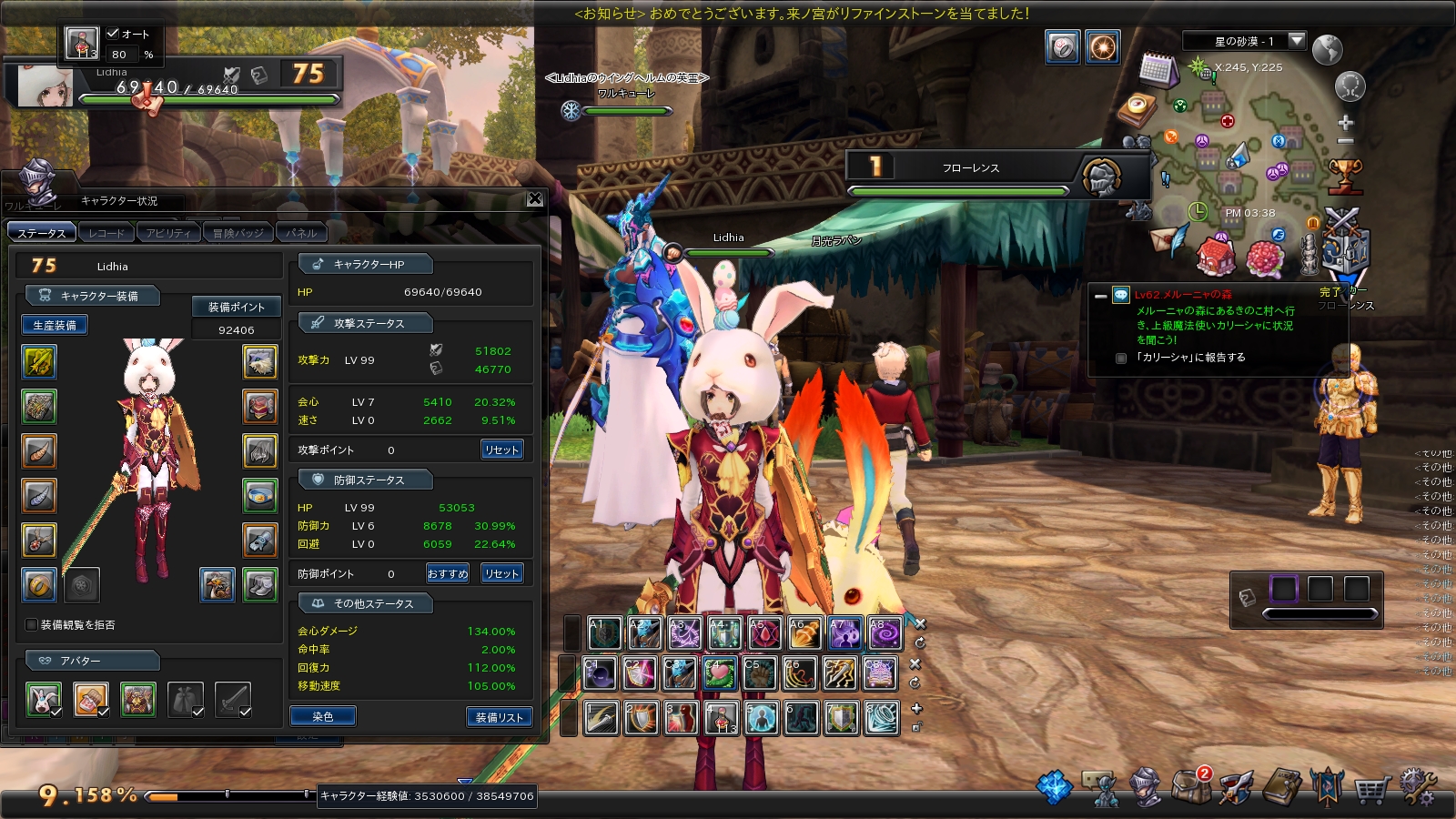The height and width of the screenshot is (819, 1456).
Task: Zoom in the minimap with plus button
Action: tap(1346, 123)
